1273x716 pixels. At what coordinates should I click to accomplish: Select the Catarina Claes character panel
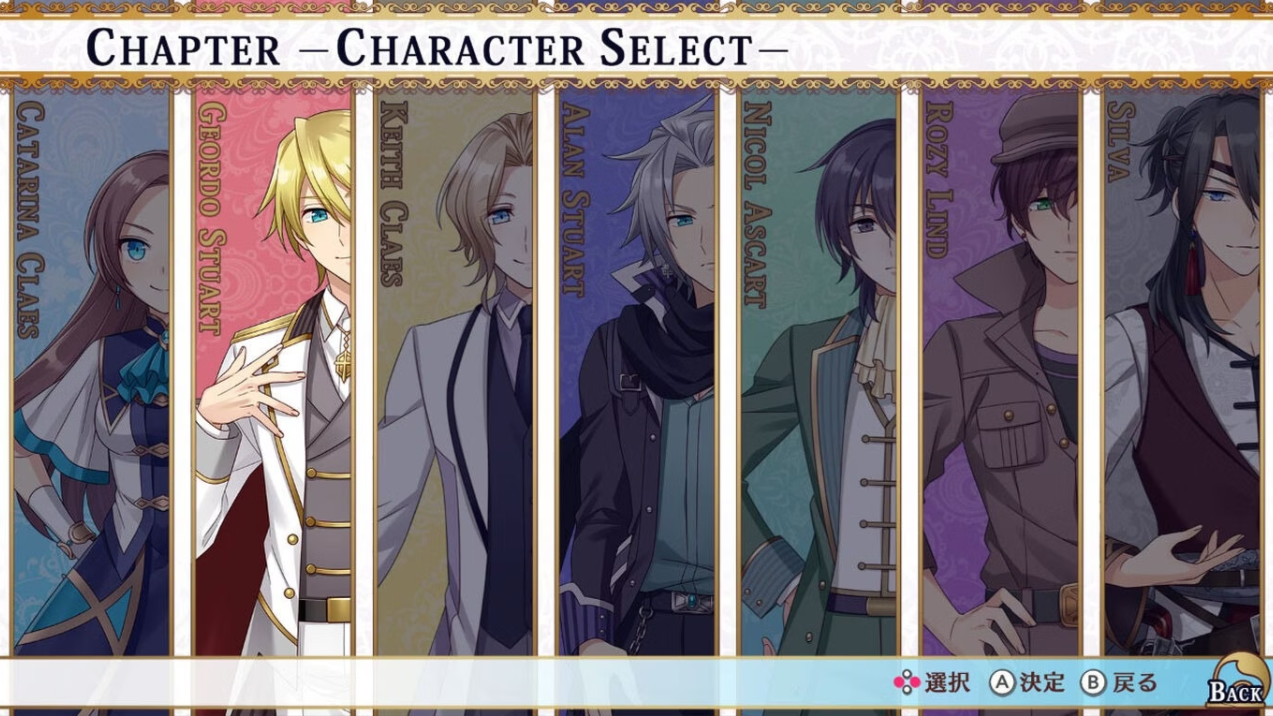pyautogui.click(x=92, y=370)
